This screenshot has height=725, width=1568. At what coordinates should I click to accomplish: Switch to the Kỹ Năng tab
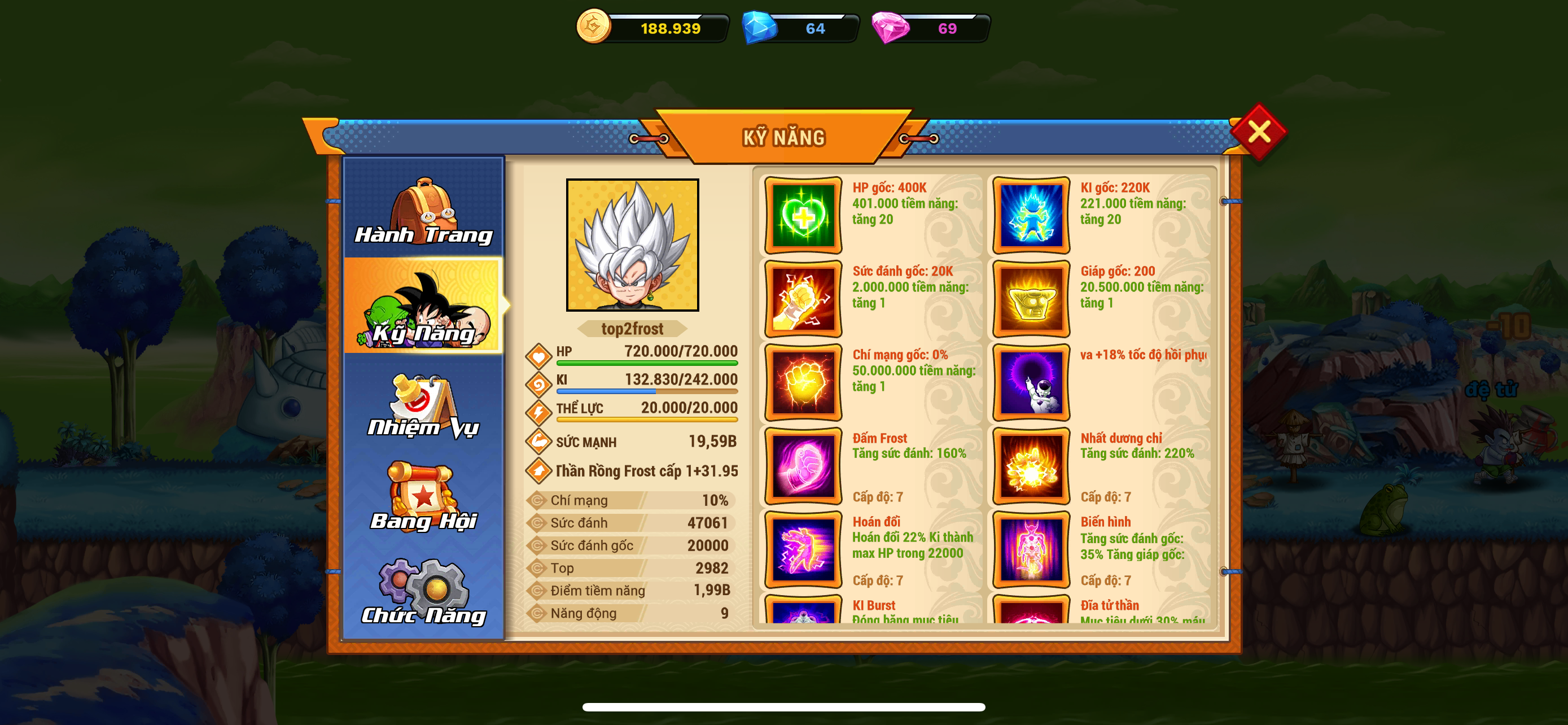tap(424, 305)
